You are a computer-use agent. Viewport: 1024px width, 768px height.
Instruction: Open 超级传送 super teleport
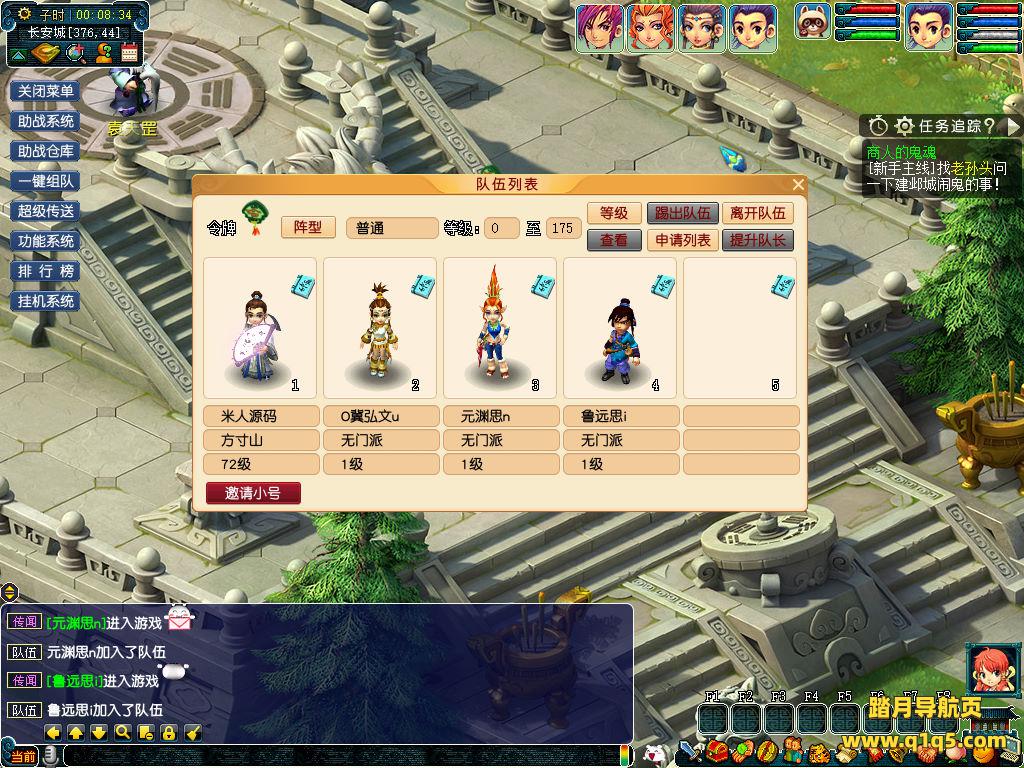(46, 211)
